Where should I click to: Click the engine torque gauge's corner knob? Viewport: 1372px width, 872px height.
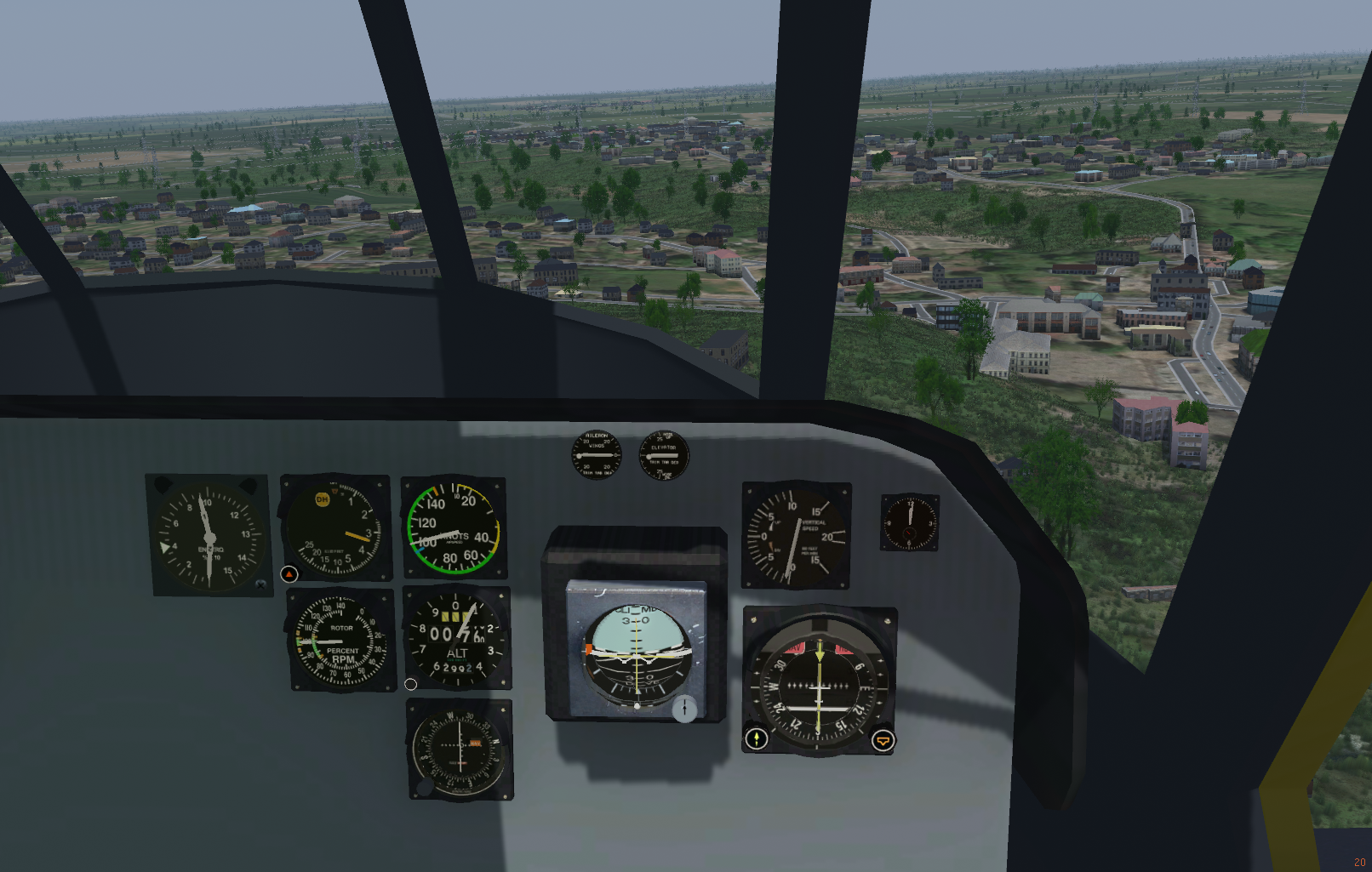pos(260,584)
